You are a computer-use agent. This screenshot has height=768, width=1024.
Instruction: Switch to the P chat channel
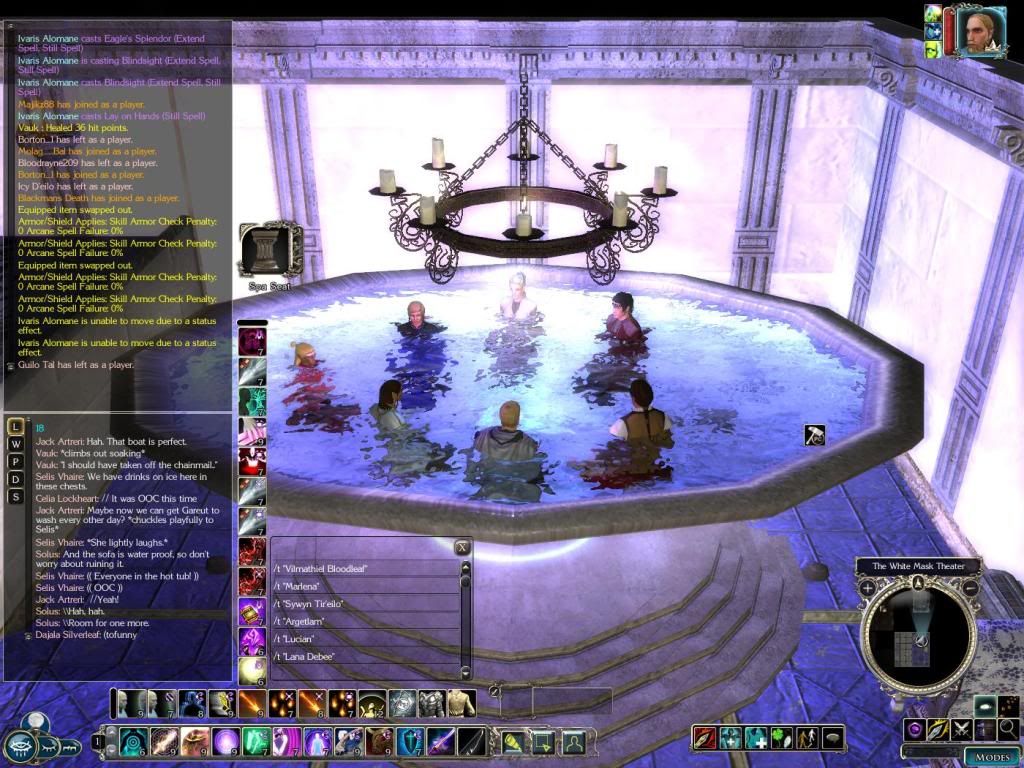click(x=16, y=462)
